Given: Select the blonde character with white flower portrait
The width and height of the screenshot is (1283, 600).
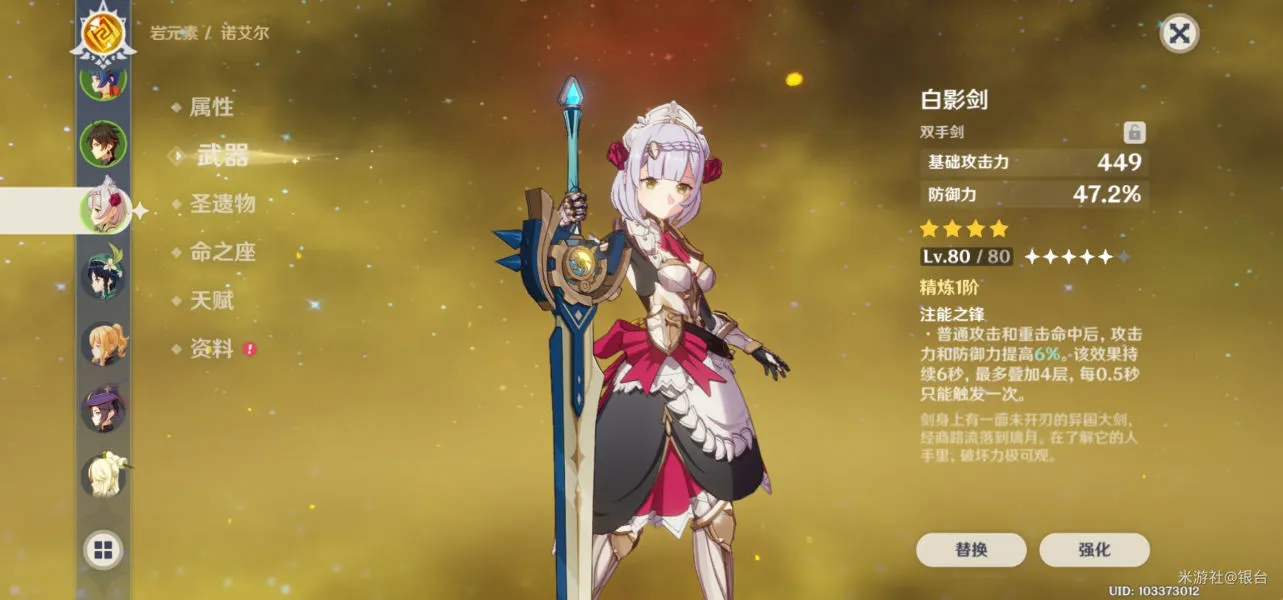Looking at the screenshot, I should [103, 476].
